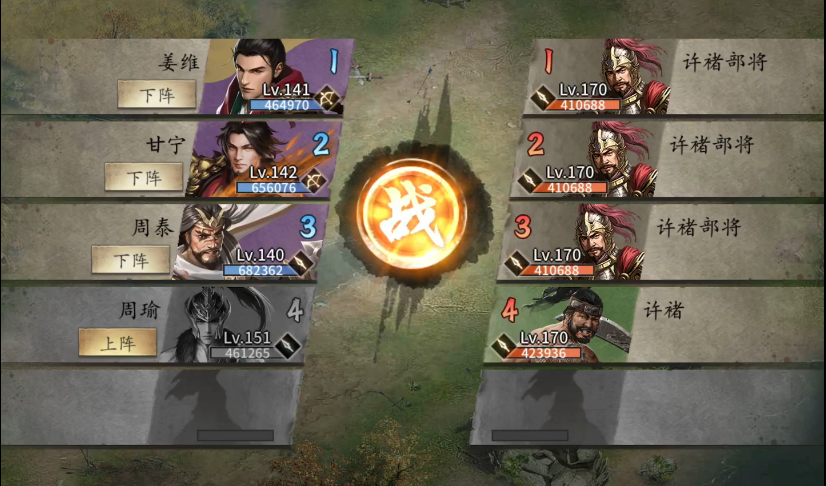
Task: Select 姜维's portrait in slot 1
Action: tap(262, 72)
